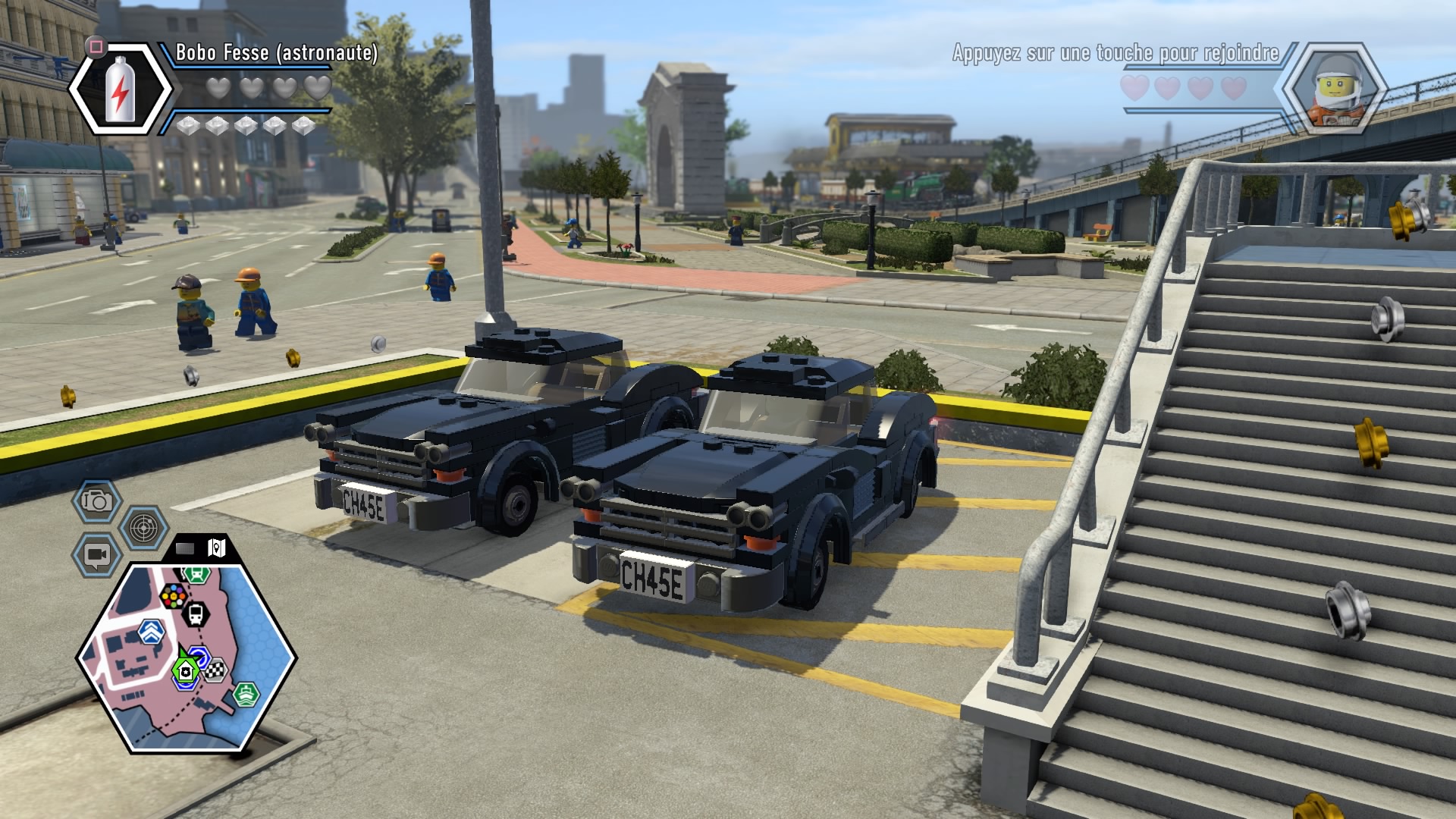Open the video camera communicator icon

[x=96, y=555]
